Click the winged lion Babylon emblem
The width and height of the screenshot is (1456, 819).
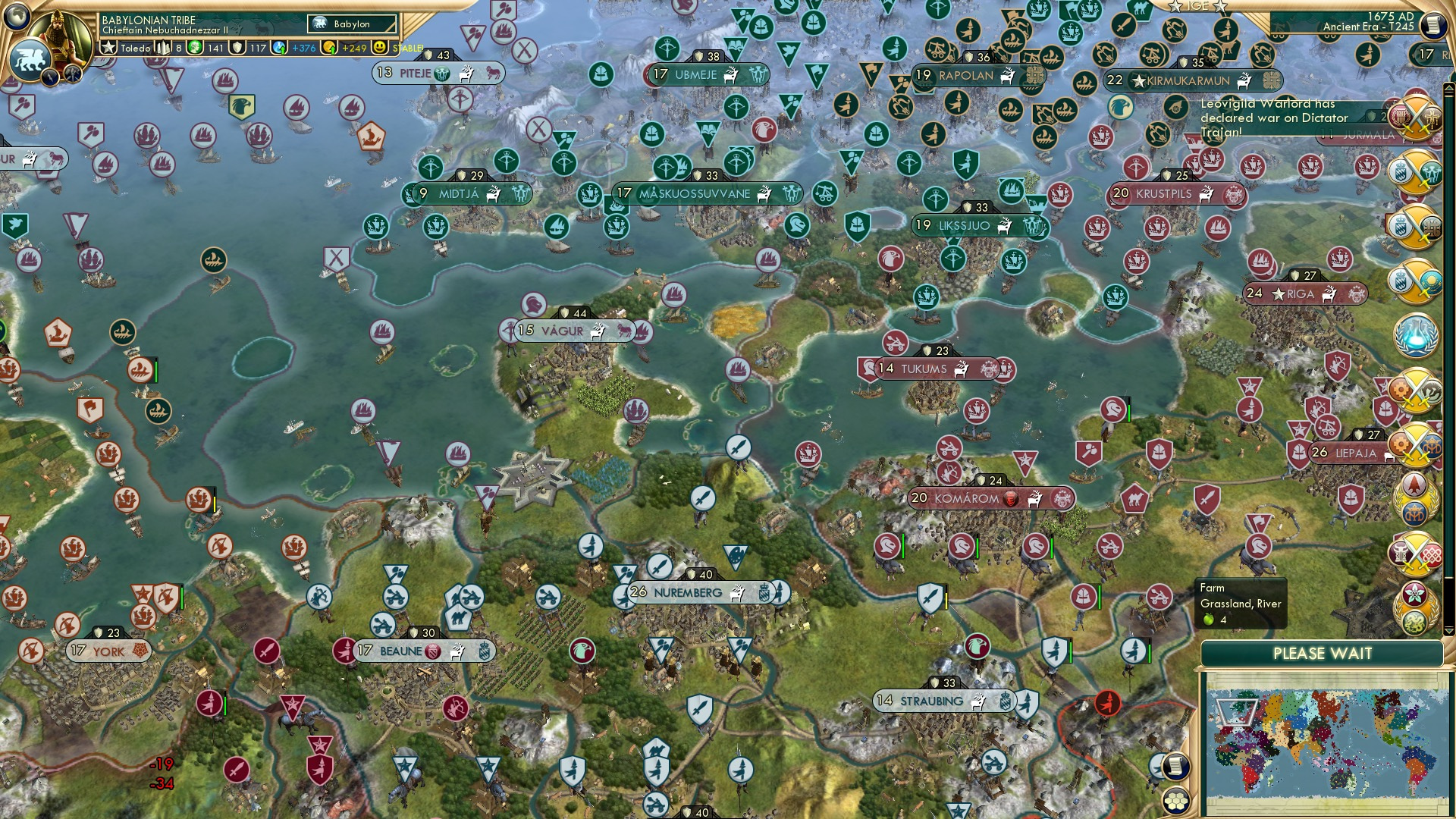coord(29,59)
